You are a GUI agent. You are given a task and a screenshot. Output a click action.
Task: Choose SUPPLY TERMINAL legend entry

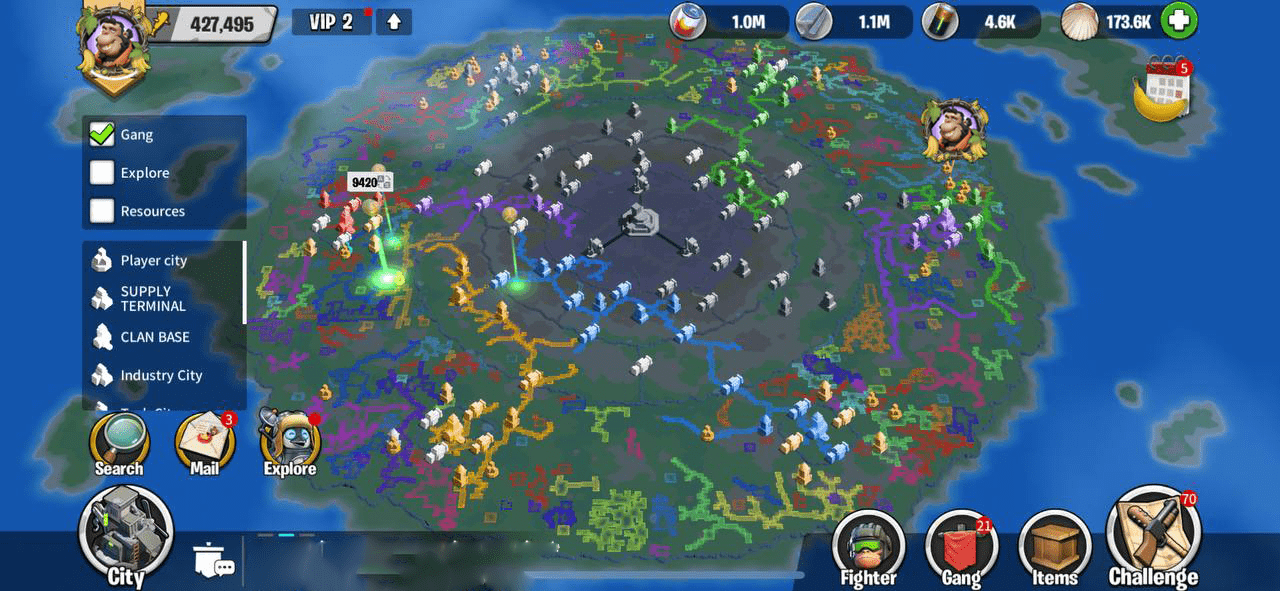152,298
